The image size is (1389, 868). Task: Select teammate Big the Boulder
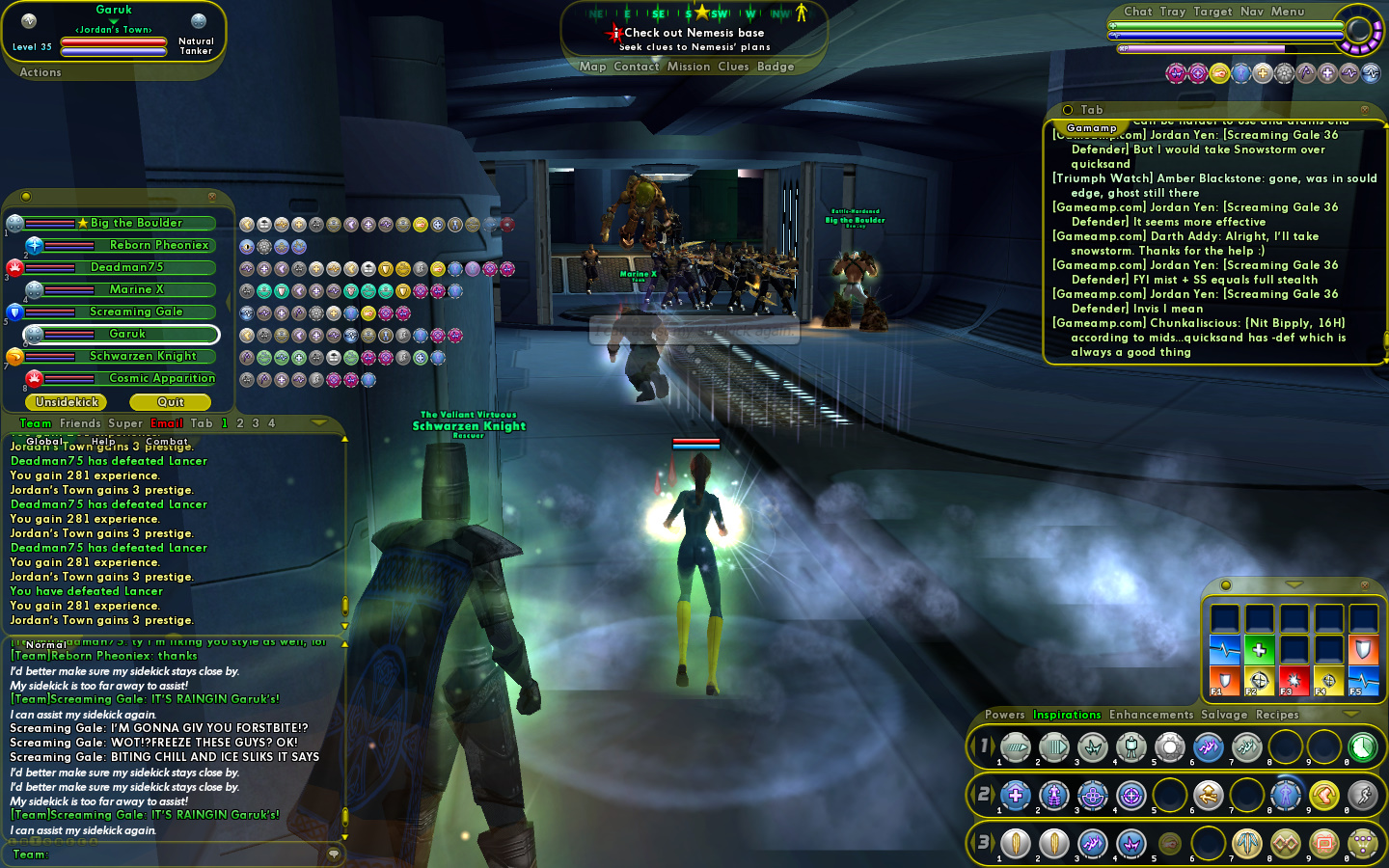tap(135, 223)
